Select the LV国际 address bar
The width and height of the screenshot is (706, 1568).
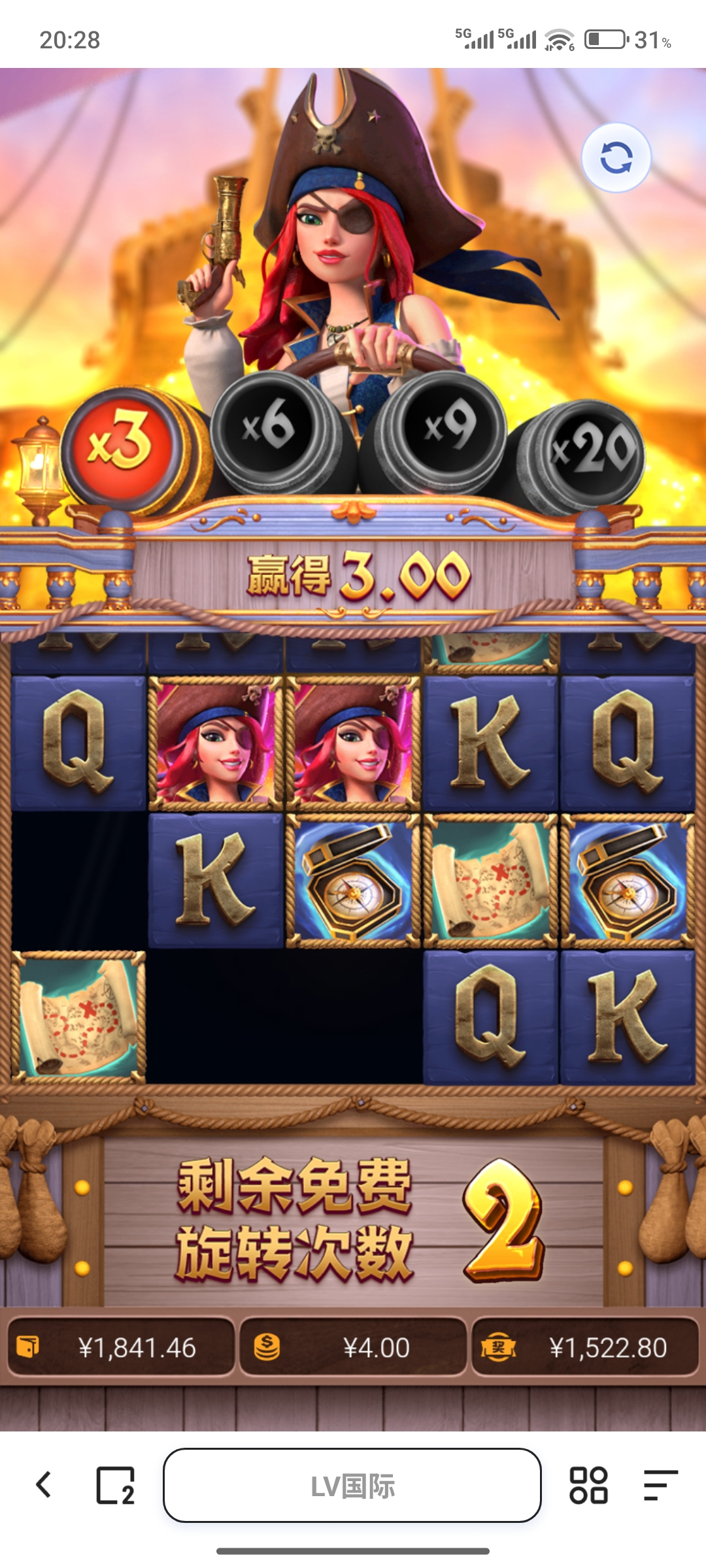click(352, 1485)
